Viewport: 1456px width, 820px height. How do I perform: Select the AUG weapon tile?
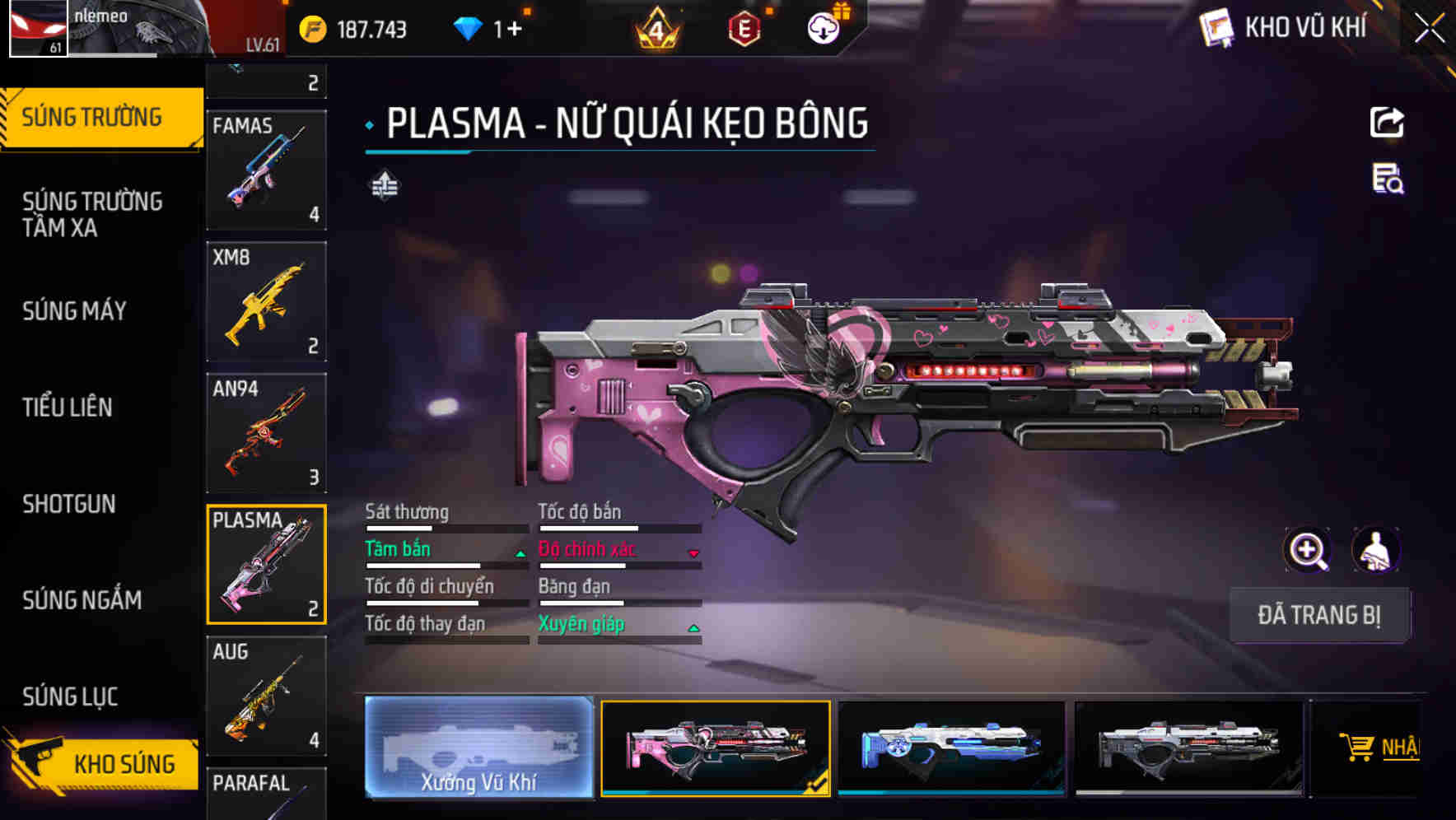[266, 696]
